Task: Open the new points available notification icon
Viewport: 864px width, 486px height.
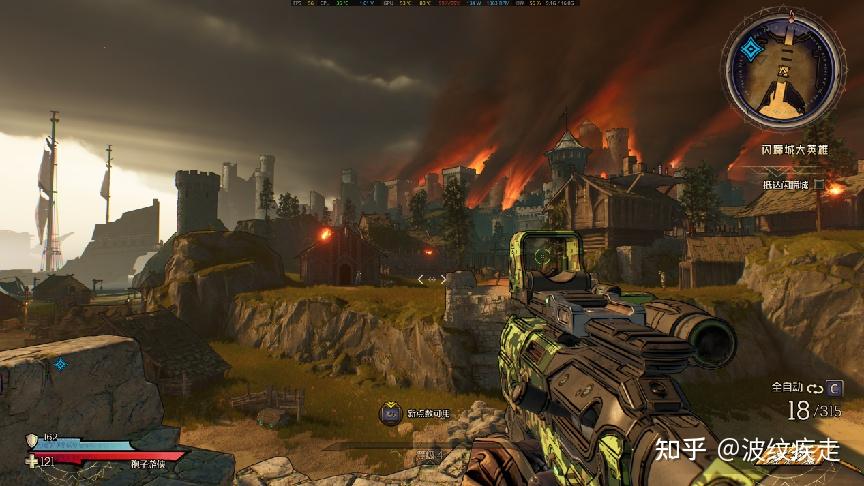Action: point(390,413)
